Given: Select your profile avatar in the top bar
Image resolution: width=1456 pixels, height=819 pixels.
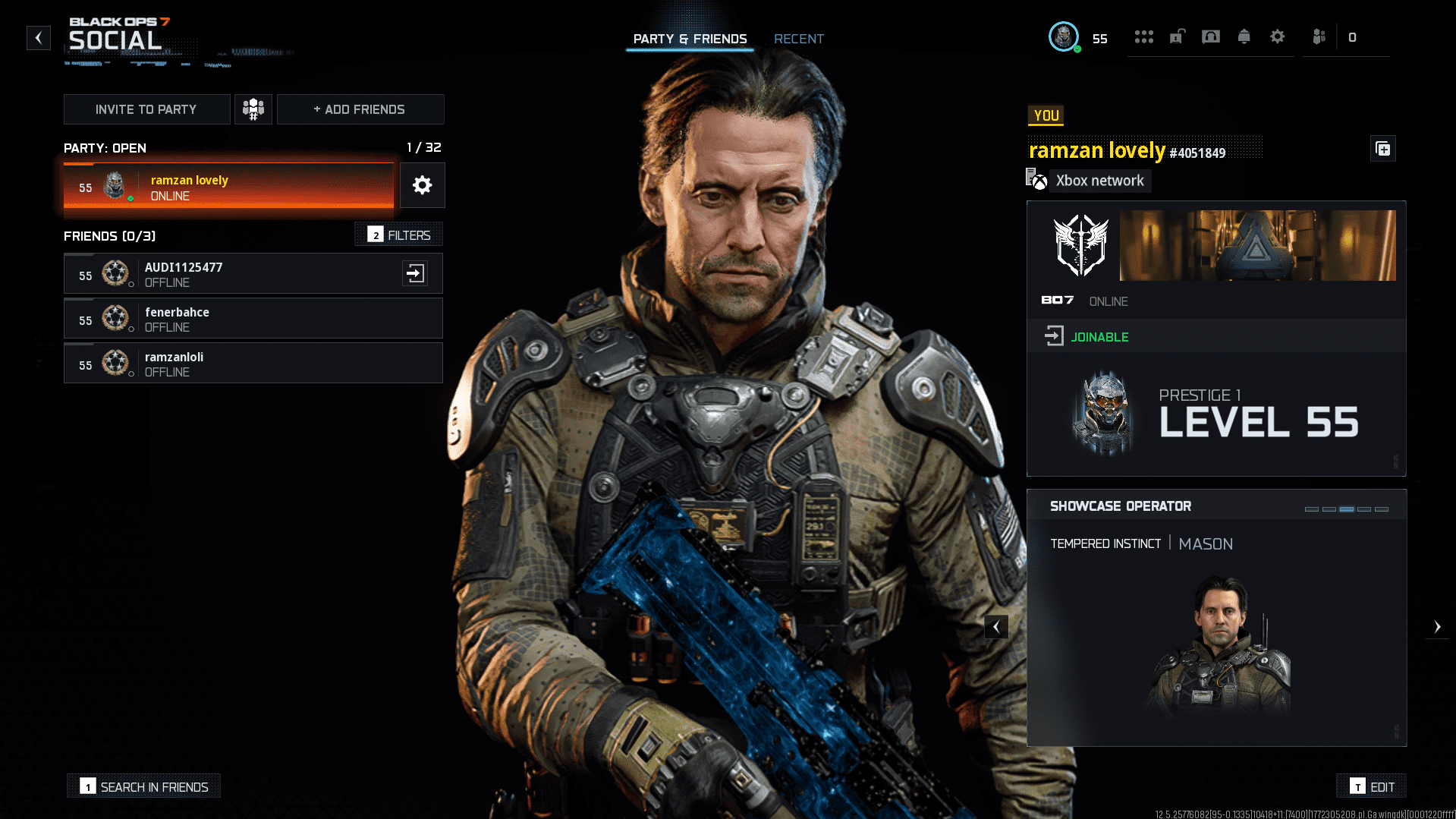Looking at the screenshot, I should point(1064,36).
